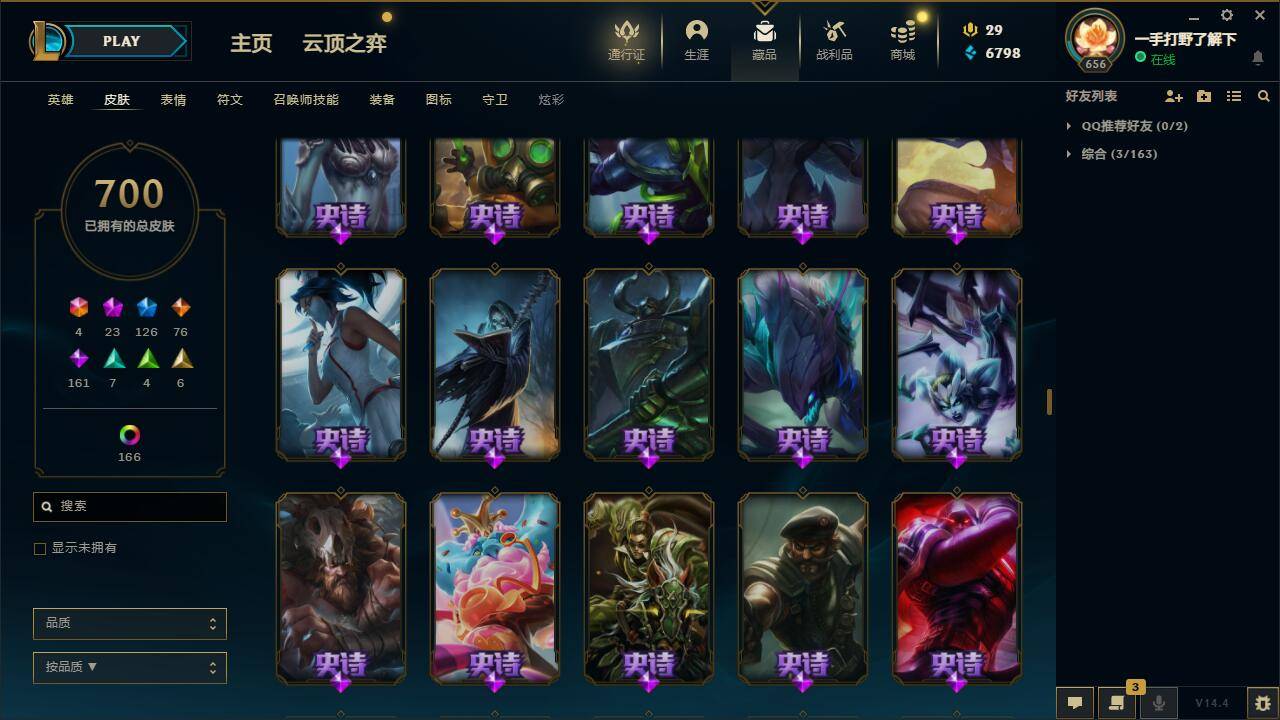Go to 主页 home page
Viewport: 1280px width, 720px height.
click(x=251, y=44)
